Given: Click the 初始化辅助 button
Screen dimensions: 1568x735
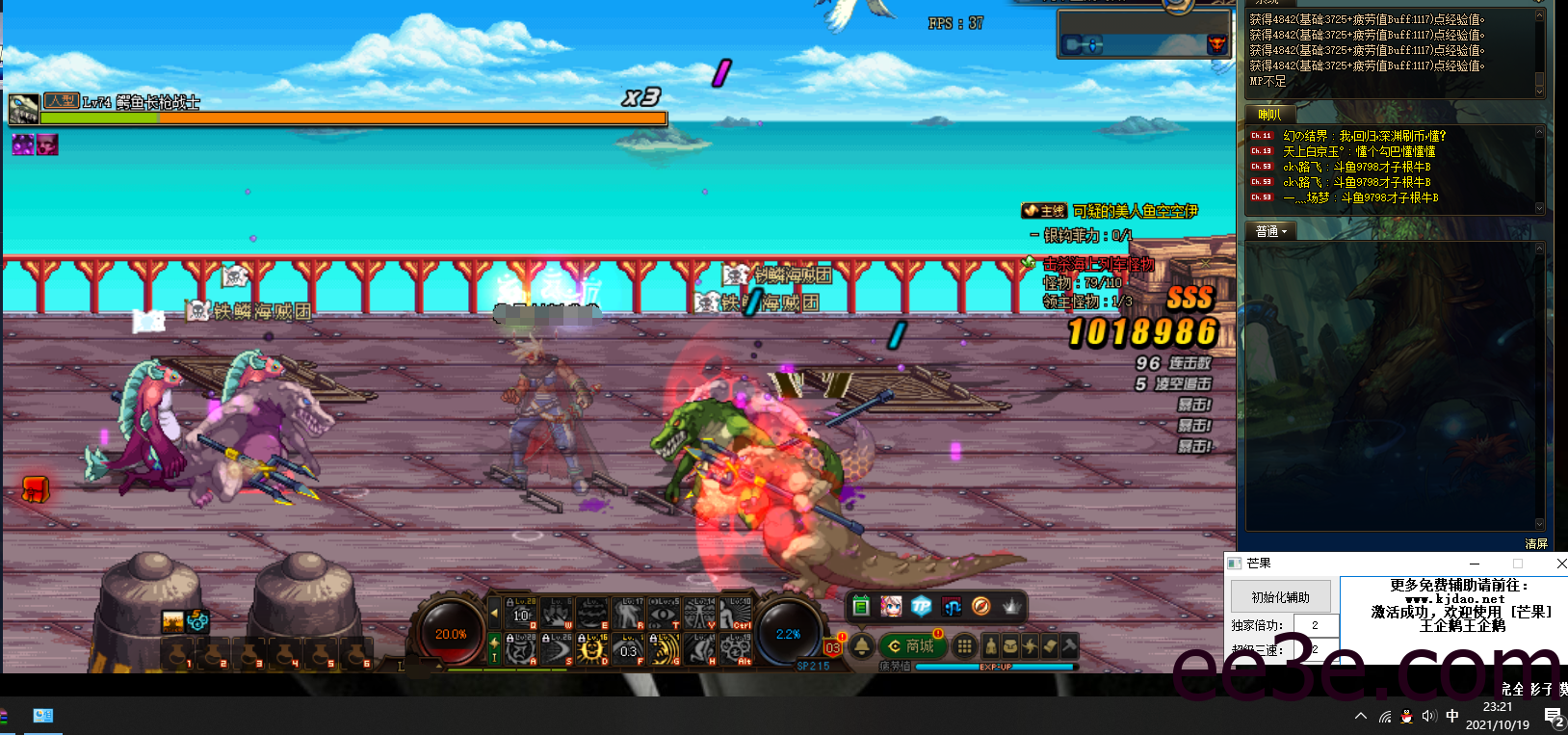Looking at the screenshot, I should click(1280, 597).
